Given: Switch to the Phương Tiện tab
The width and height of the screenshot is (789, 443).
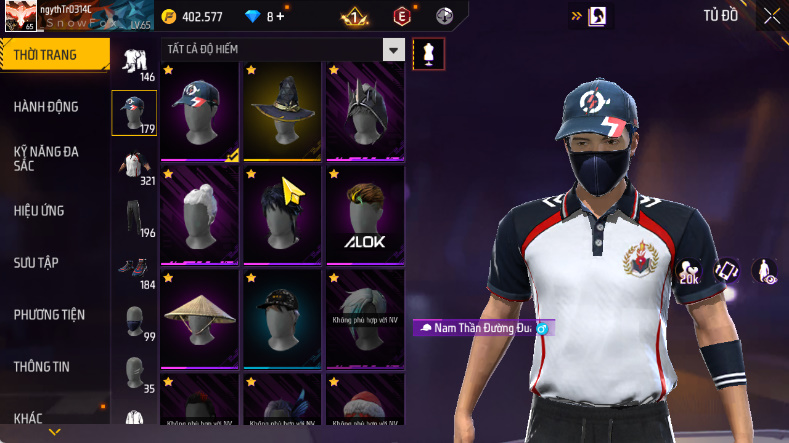Looking at the screenshot, I should [x=49, y=314].
